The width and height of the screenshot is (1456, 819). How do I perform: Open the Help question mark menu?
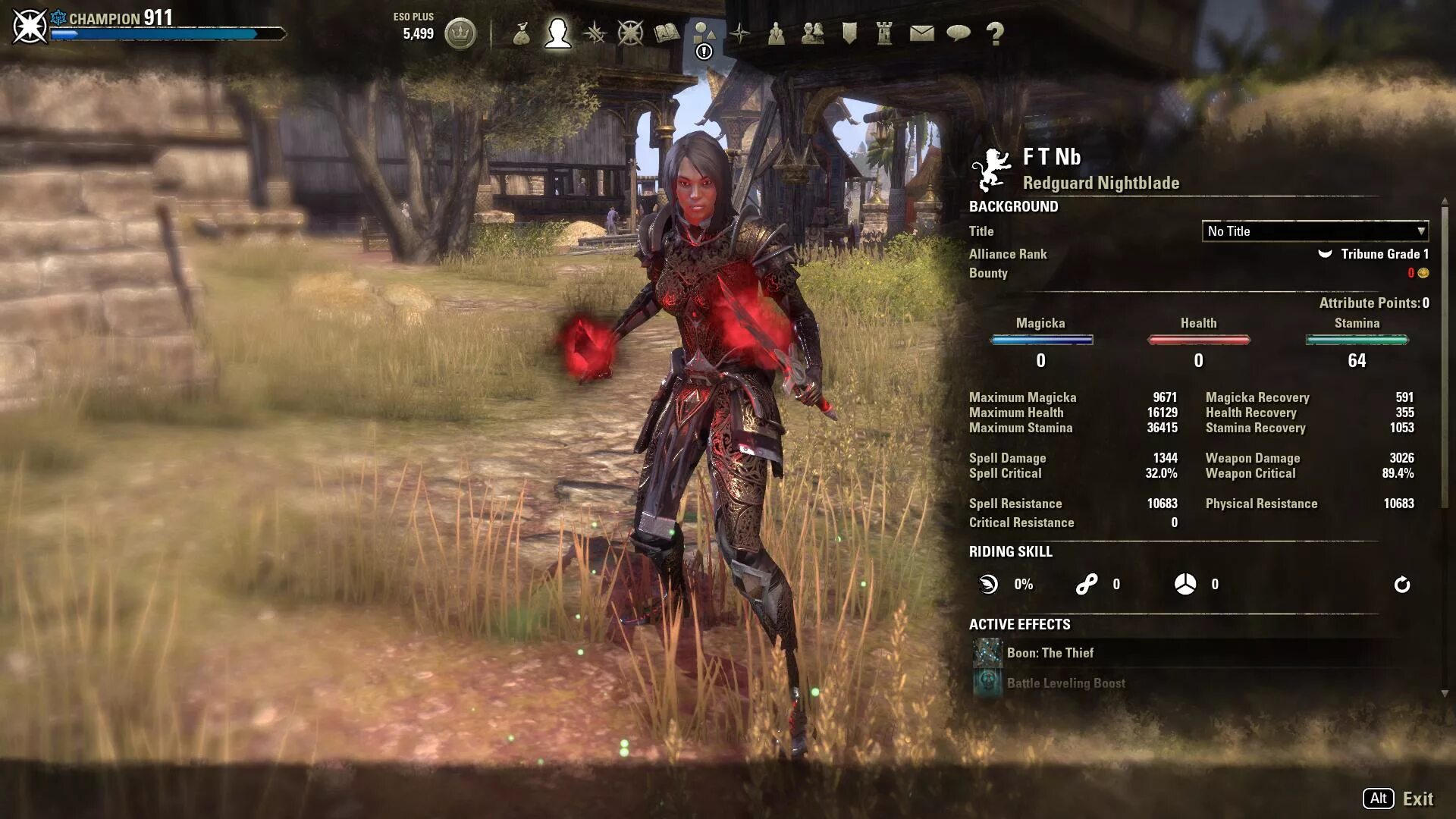tap(995, 33)
